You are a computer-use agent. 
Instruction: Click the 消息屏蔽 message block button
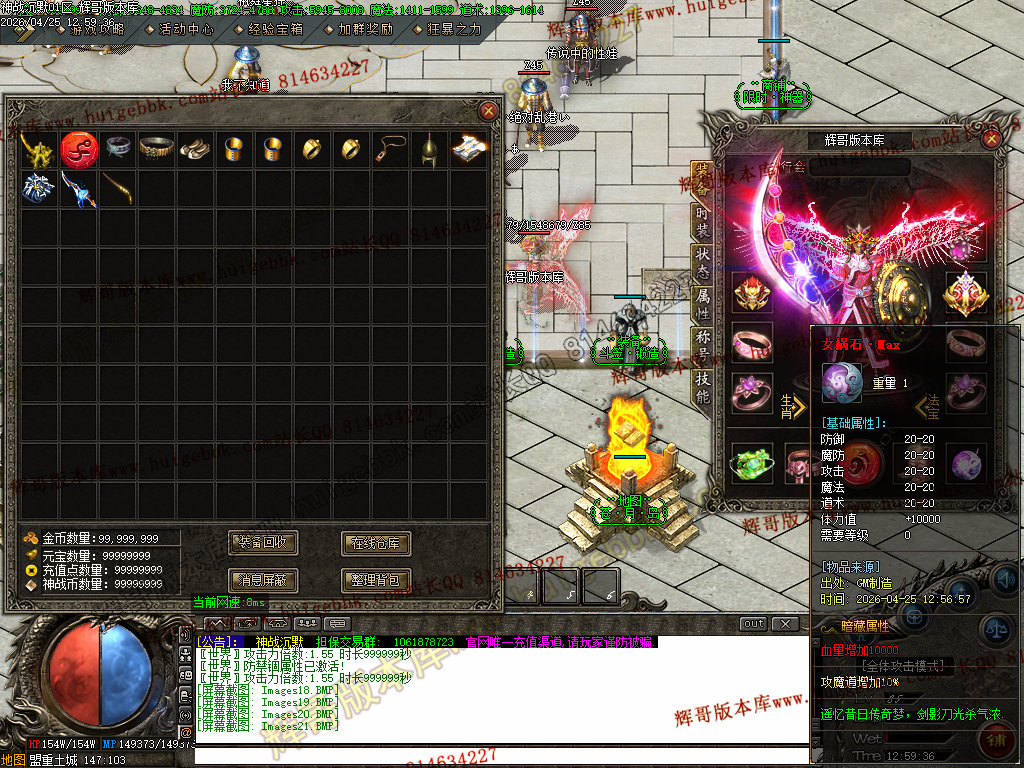pyautogui.click(x=263, y=579)
